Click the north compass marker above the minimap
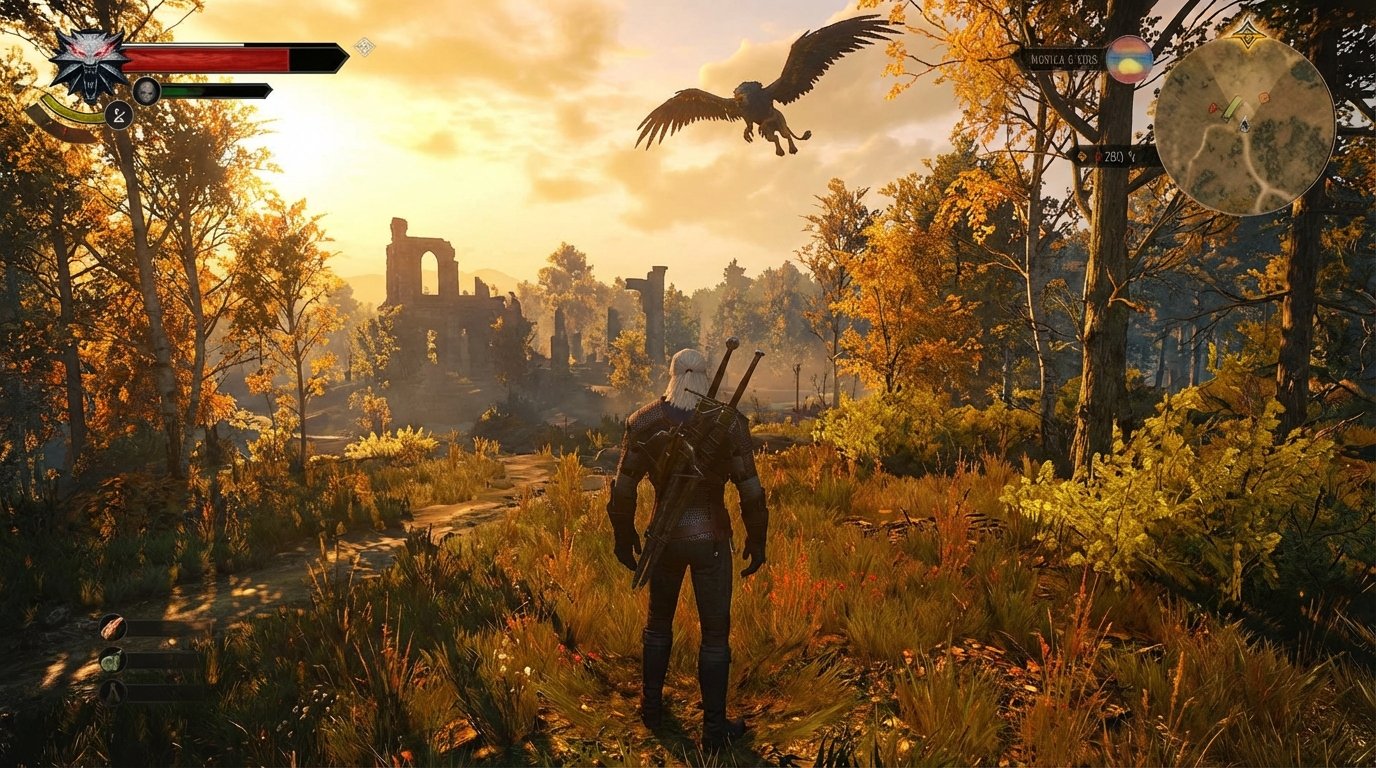 pos(1249,34)
